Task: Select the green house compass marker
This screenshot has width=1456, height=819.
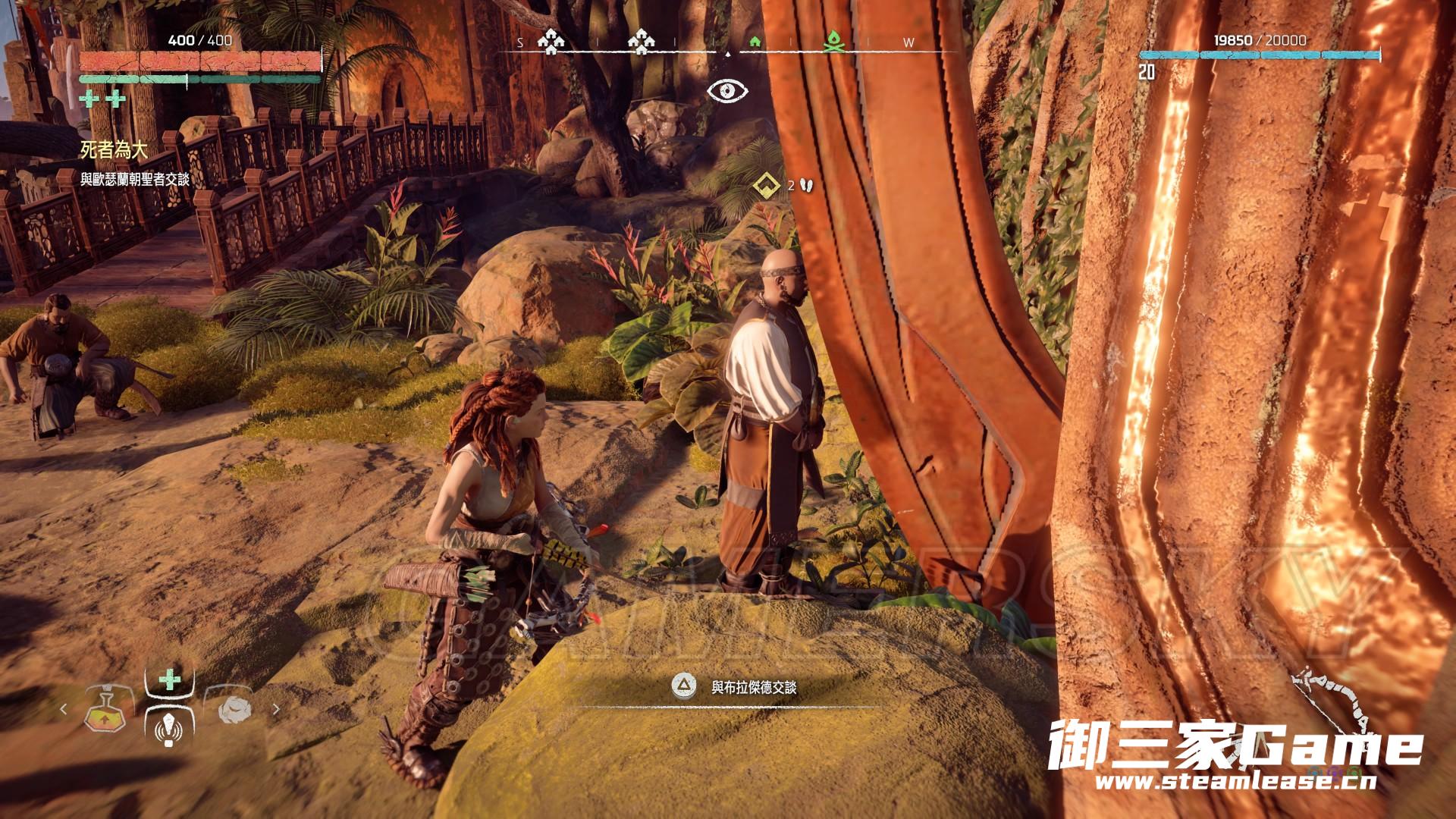Action: point(755,42)
